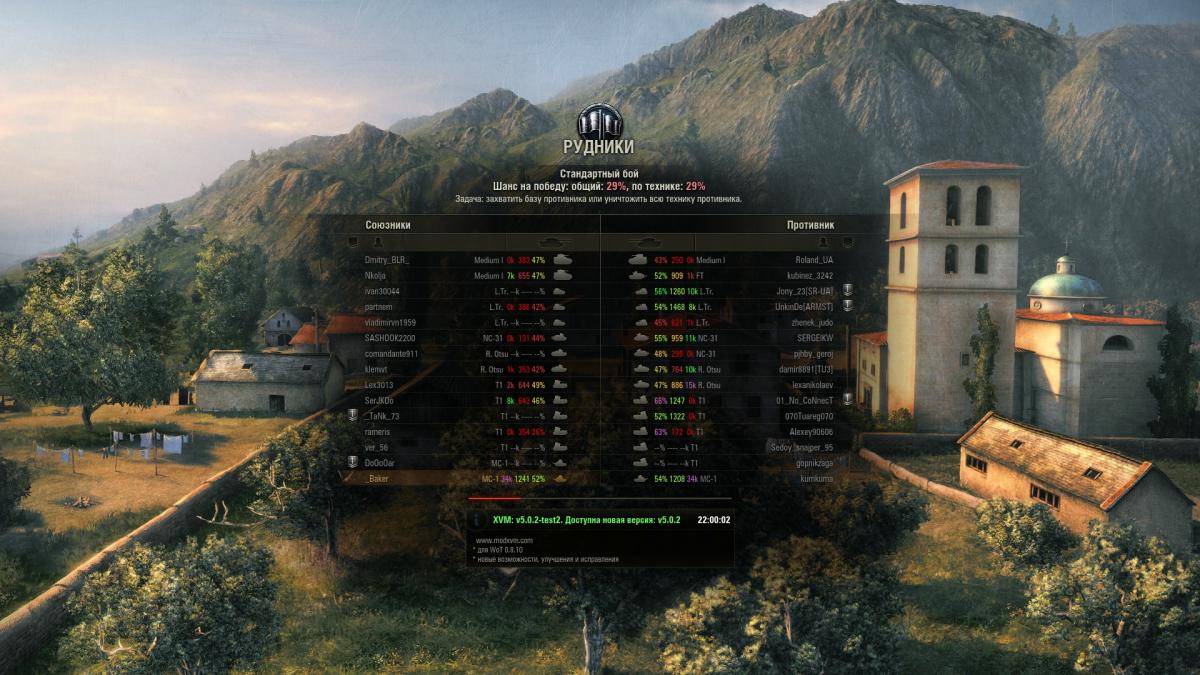Select the highlighted _Baker player row
Image resolution: width=1200 pixels, height=675 pixels.
[x=378, y=479]
